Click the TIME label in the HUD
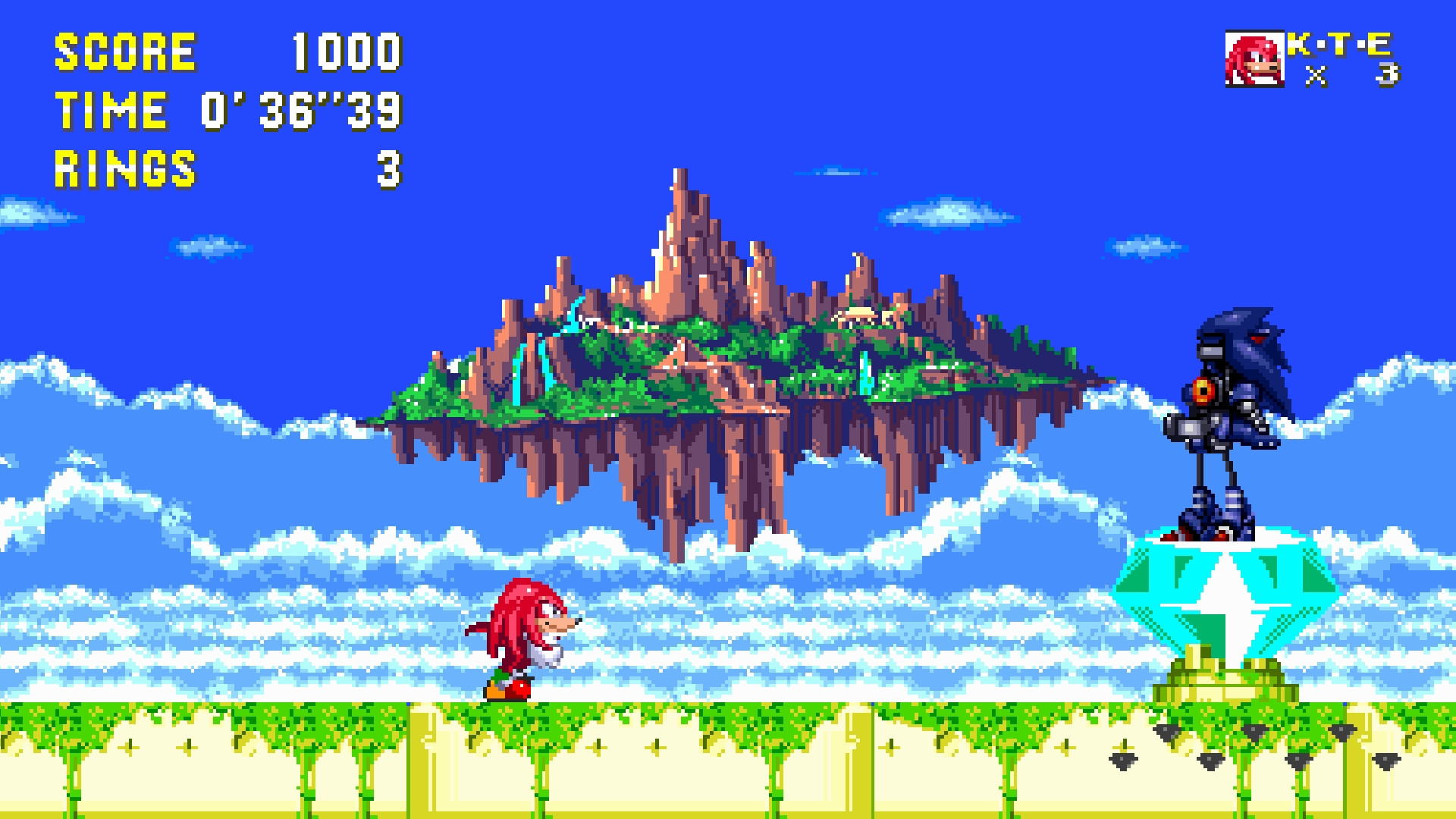The height and width of the screenshot is (819, 1456). (109, 110)
